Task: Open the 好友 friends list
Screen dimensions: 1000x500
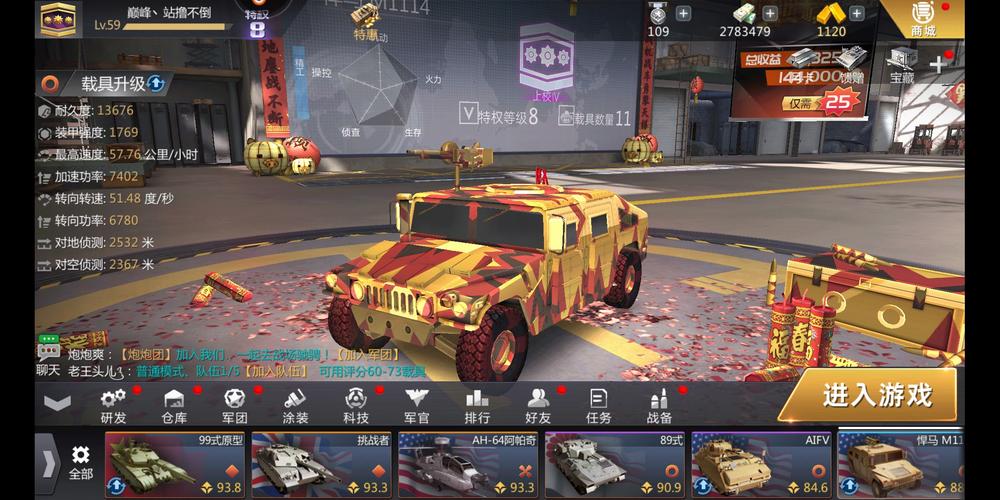Action: pyautogui.click(x=538, y=405)
